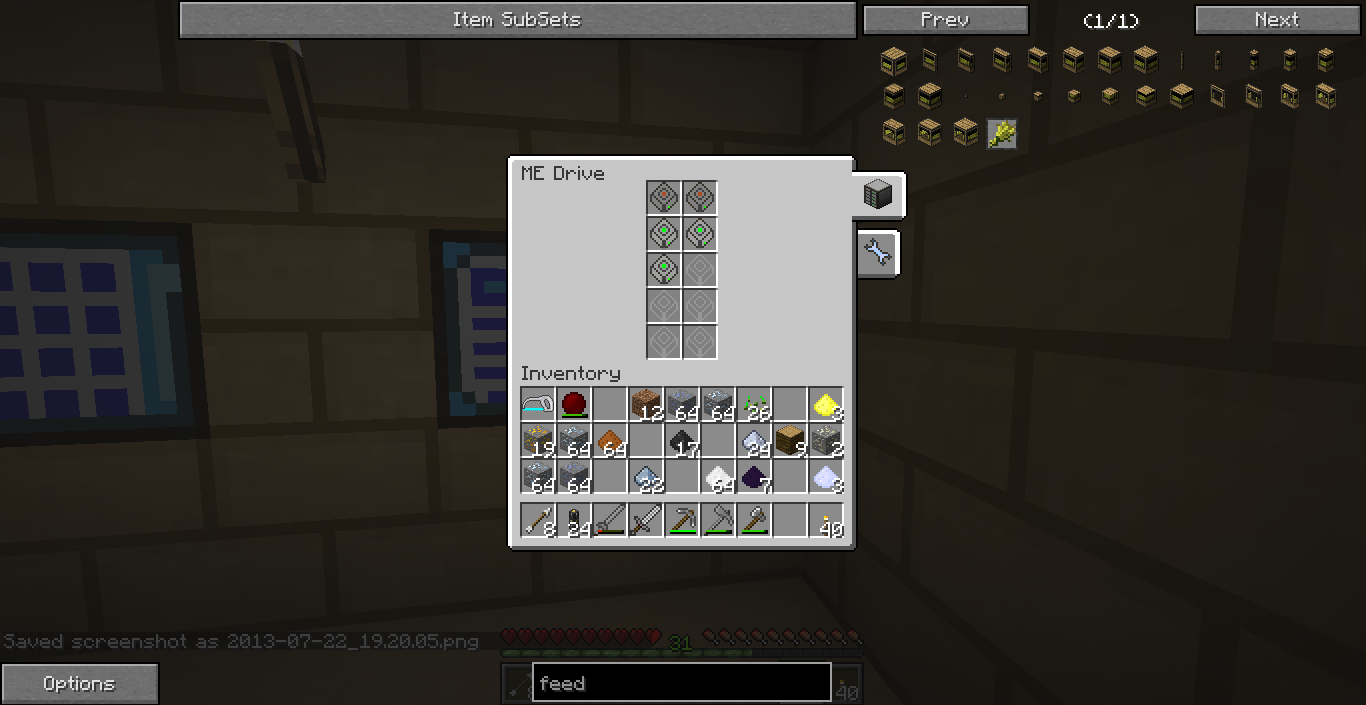
Task: Go to the Prev item page
Action: pyautogui.click(x=945, y=20)
